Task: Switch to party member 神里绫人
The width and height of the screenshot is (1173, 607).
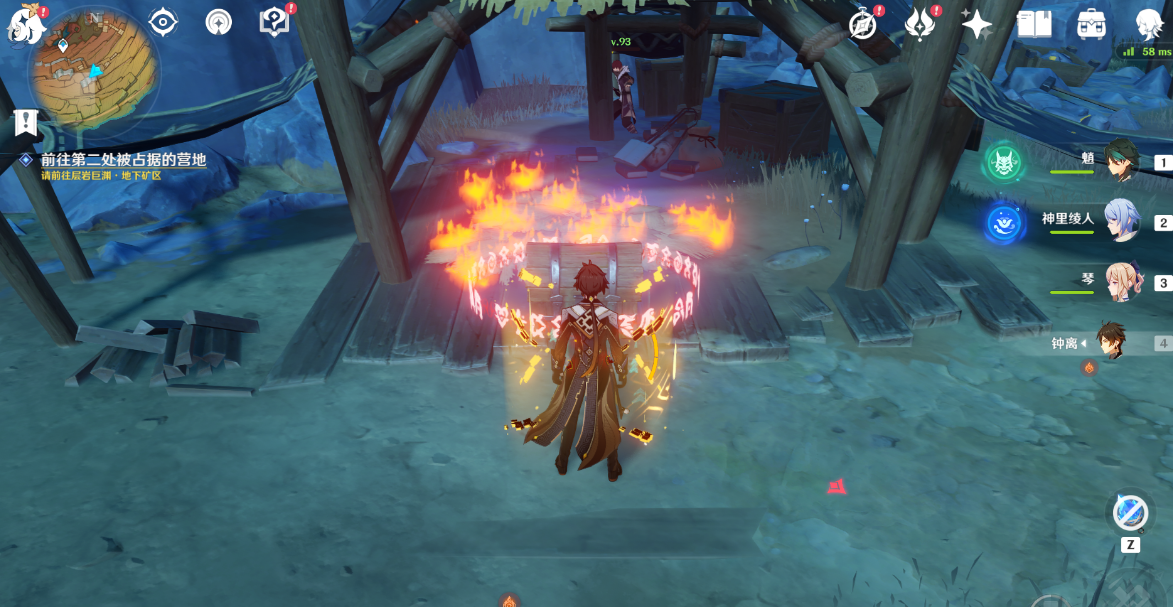Action: tap(1123, 221)
